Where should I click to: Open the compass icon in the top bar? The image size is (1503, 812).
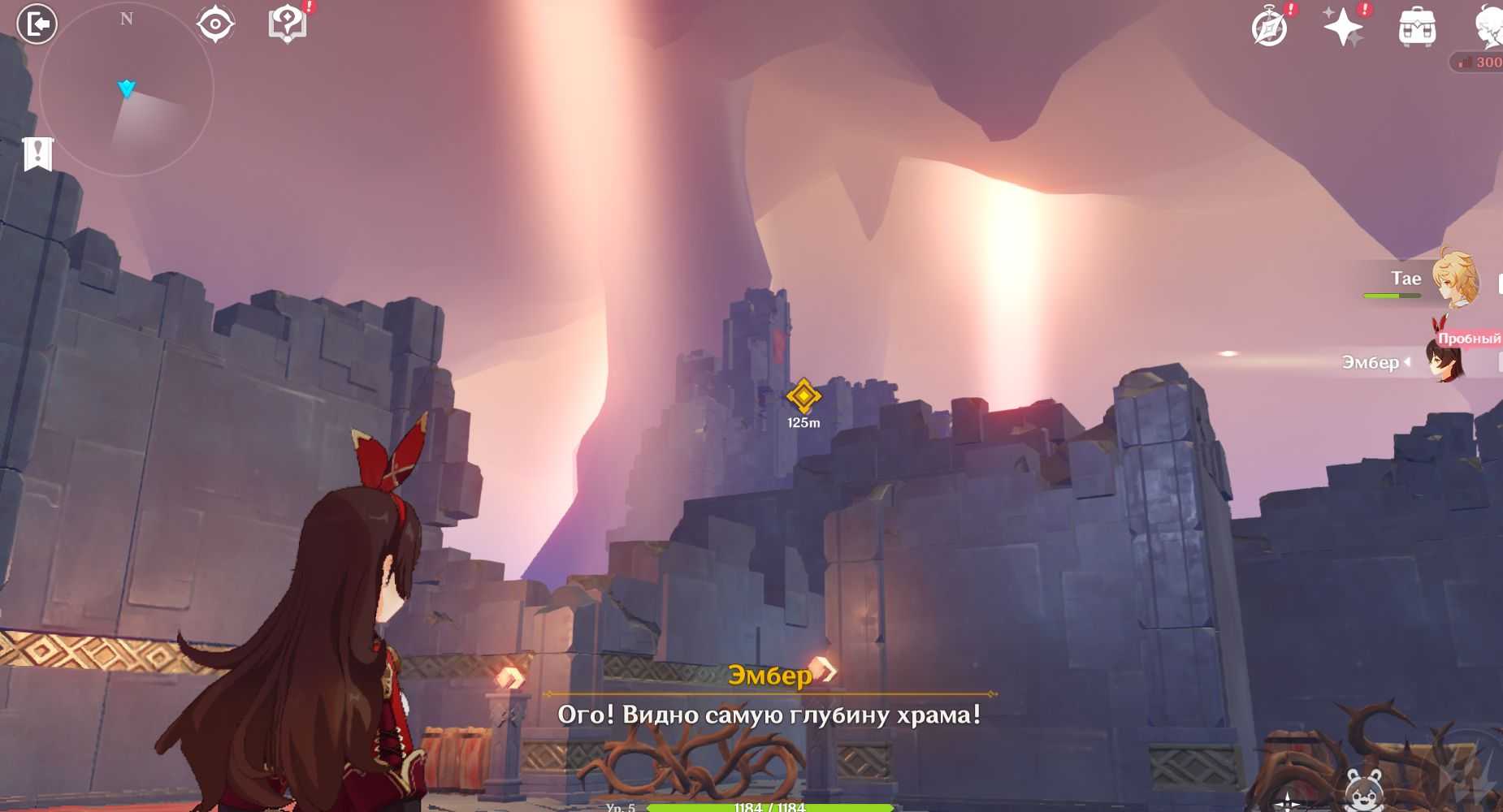tap(1269, 28)
